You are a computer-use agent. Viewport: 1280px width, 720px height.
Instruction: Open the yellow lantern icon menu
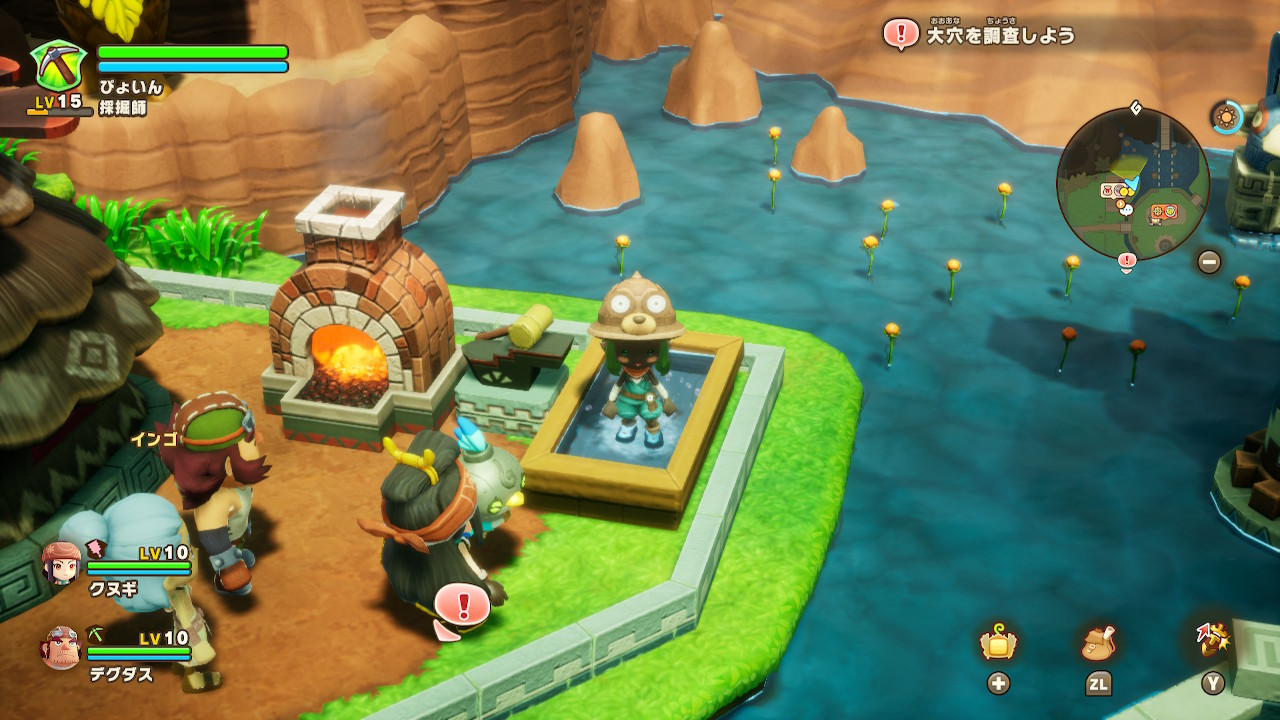[998, 645]
